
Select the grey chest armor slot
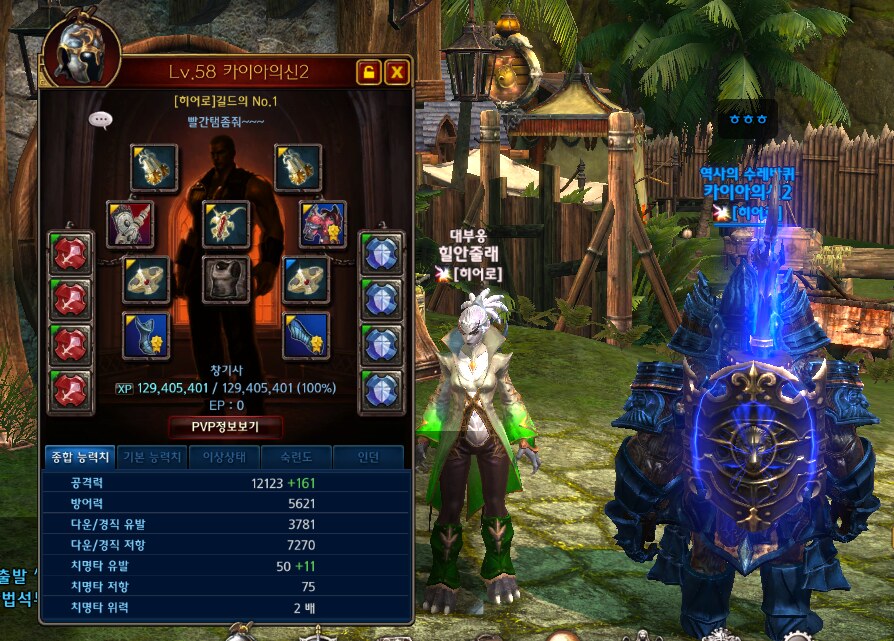(x=226, y=280)
